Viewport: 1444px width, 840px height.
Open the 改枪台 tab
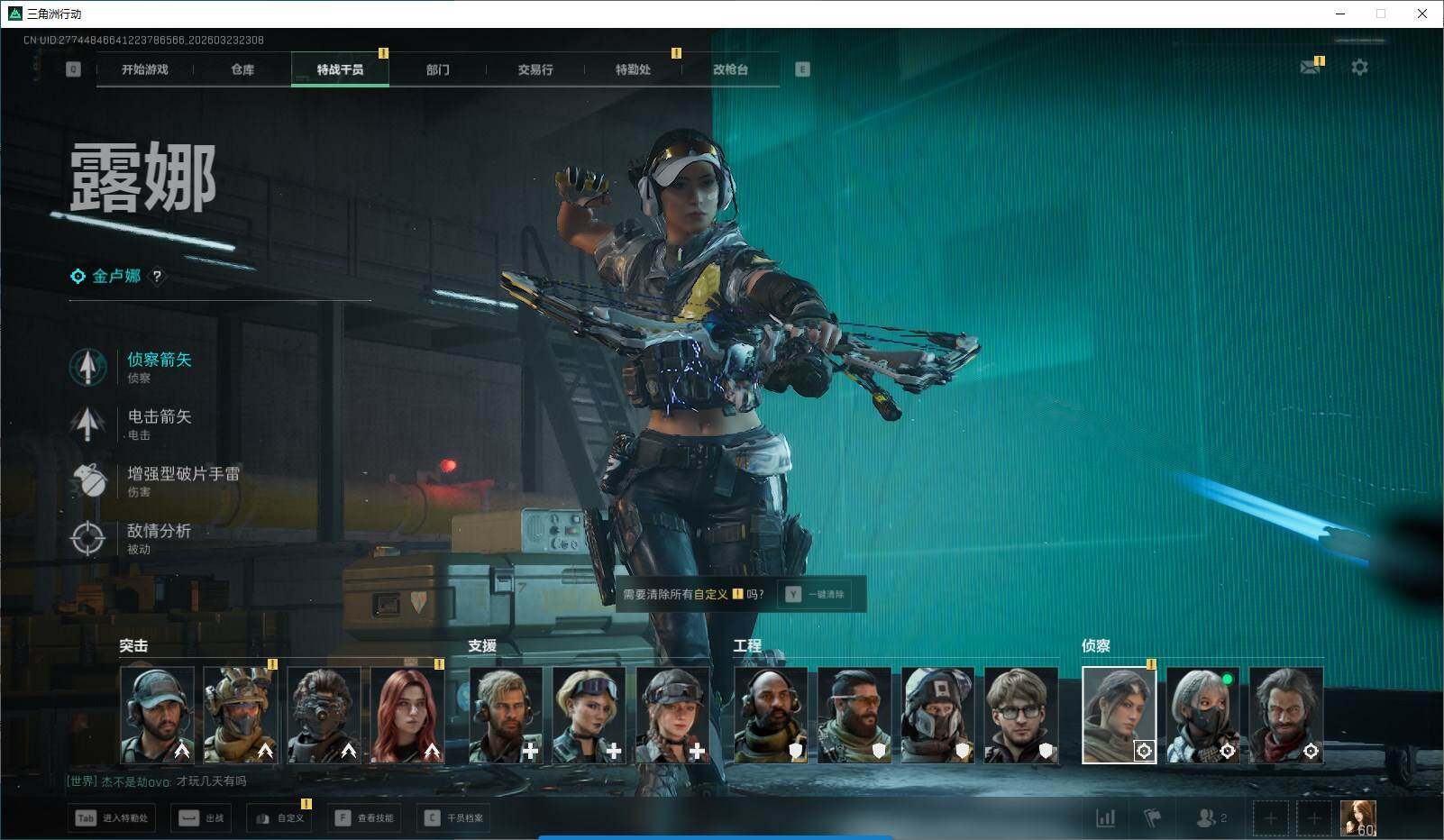pos(730,69)
